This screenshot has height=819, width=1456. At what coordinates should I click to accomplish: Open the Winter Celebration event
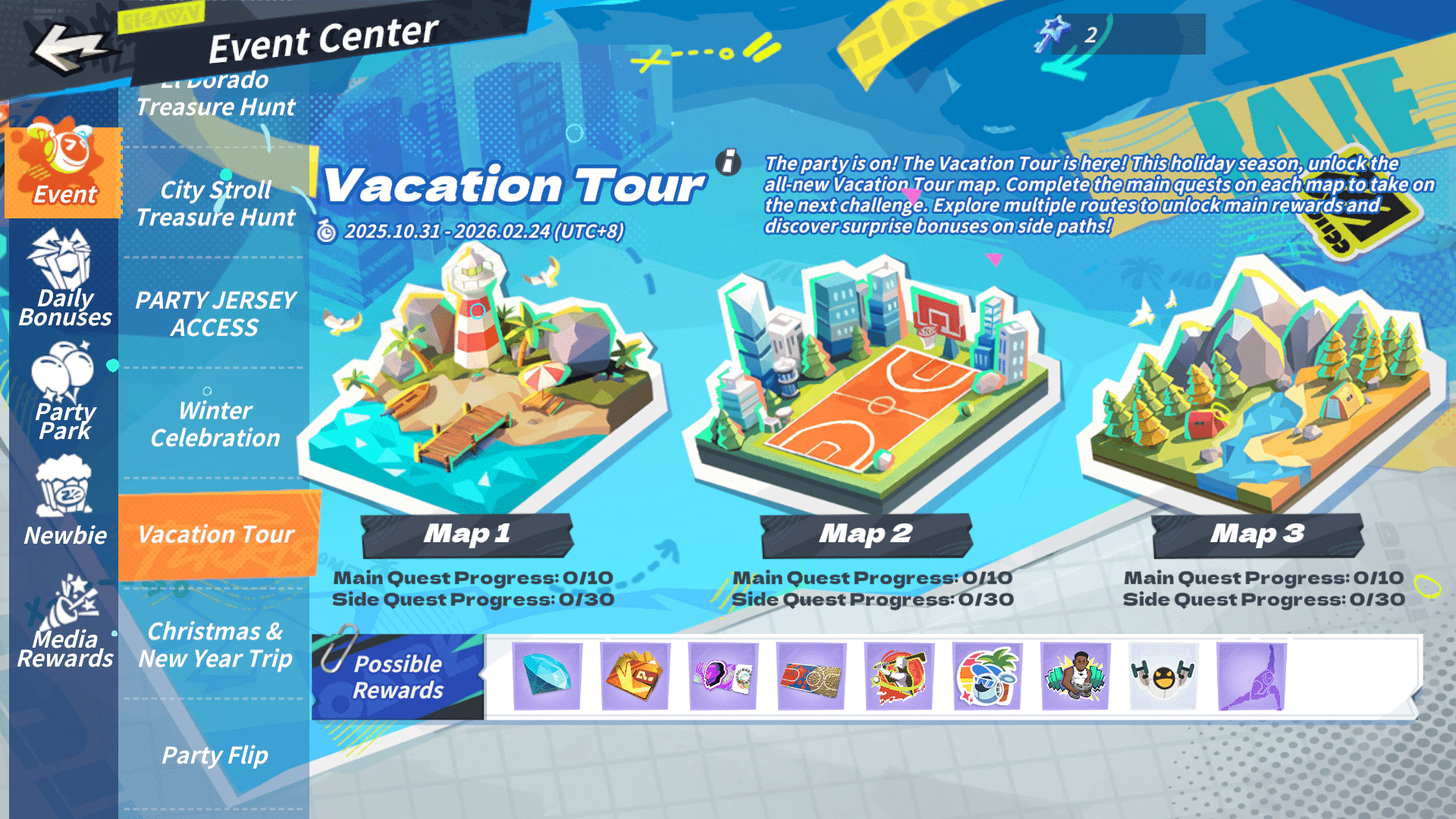(x=215, y=424)
